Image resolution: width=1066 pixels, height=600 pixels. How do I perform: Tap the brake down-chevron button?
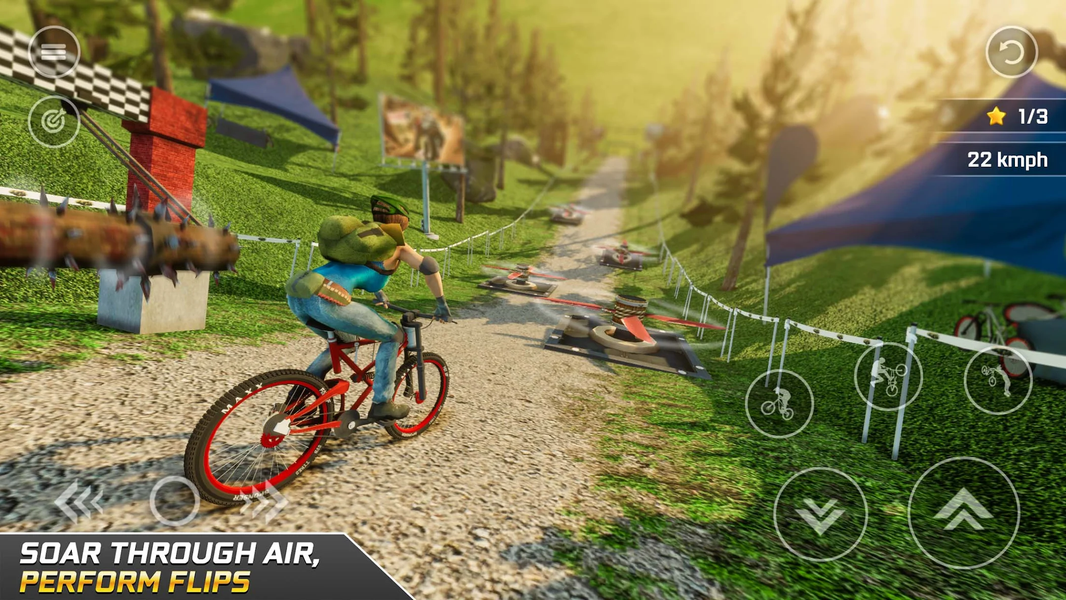tap(820, 514)
